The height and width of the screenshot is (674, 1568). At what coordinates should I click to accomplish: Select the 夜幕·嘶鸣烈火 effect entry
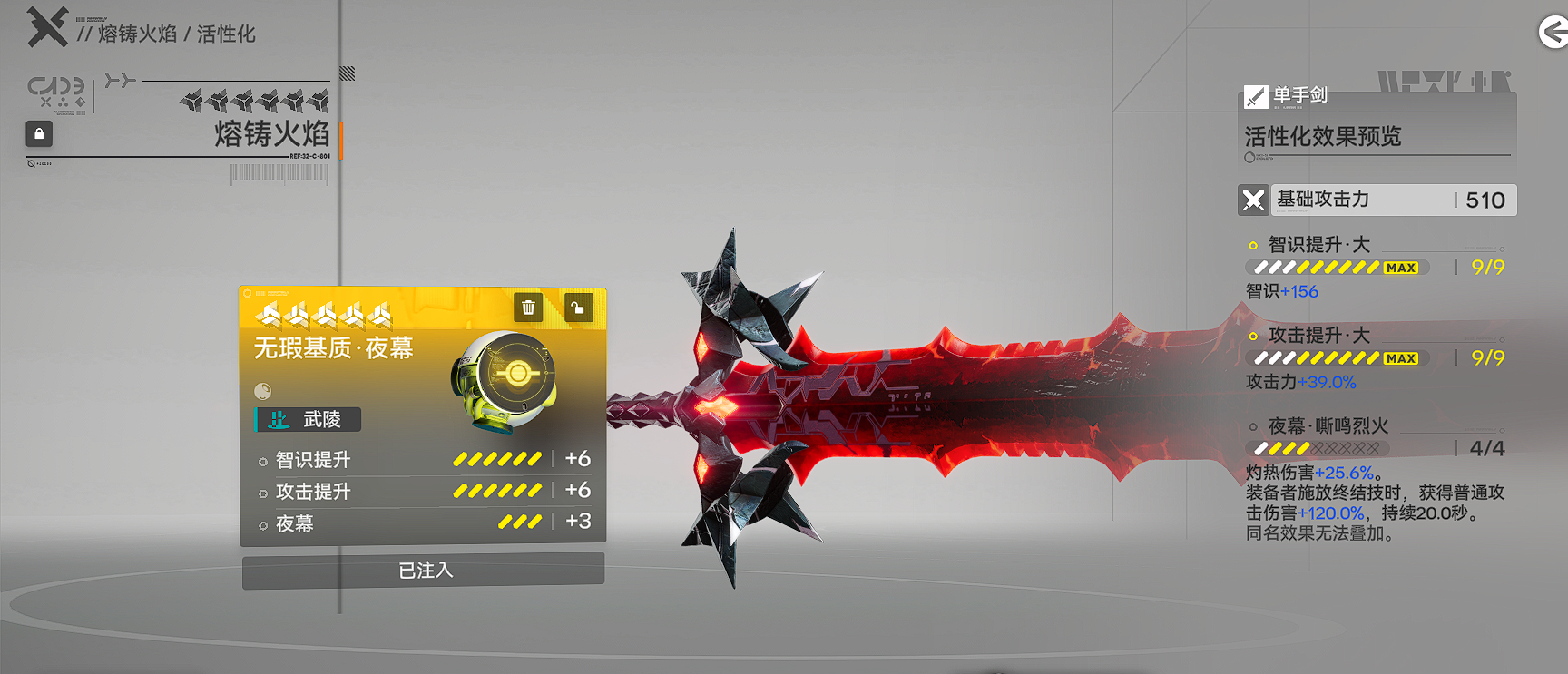1328,426
